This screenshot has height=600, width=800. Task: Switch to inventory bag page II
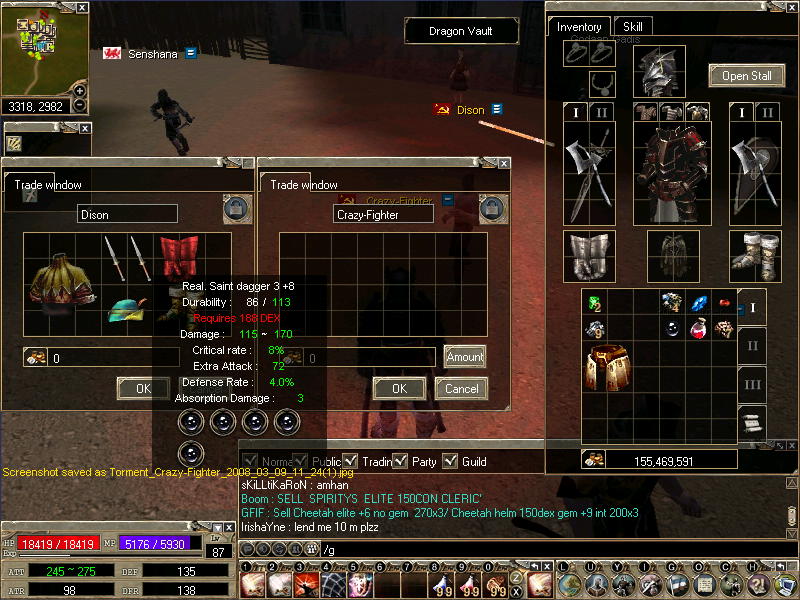click(x=753, y=346)
